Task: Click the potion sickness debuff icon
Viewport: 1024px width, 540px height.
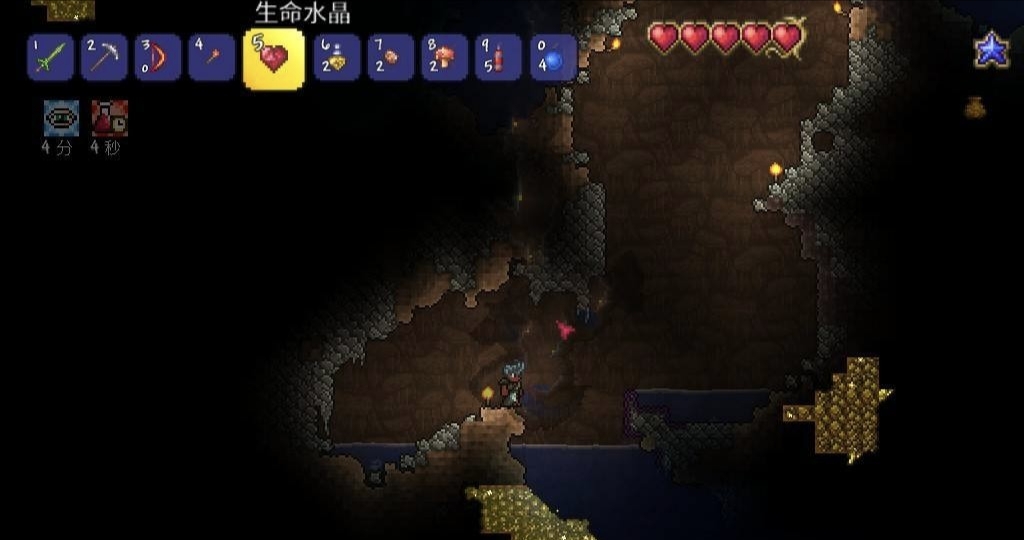Action: [x=109, y=118]
